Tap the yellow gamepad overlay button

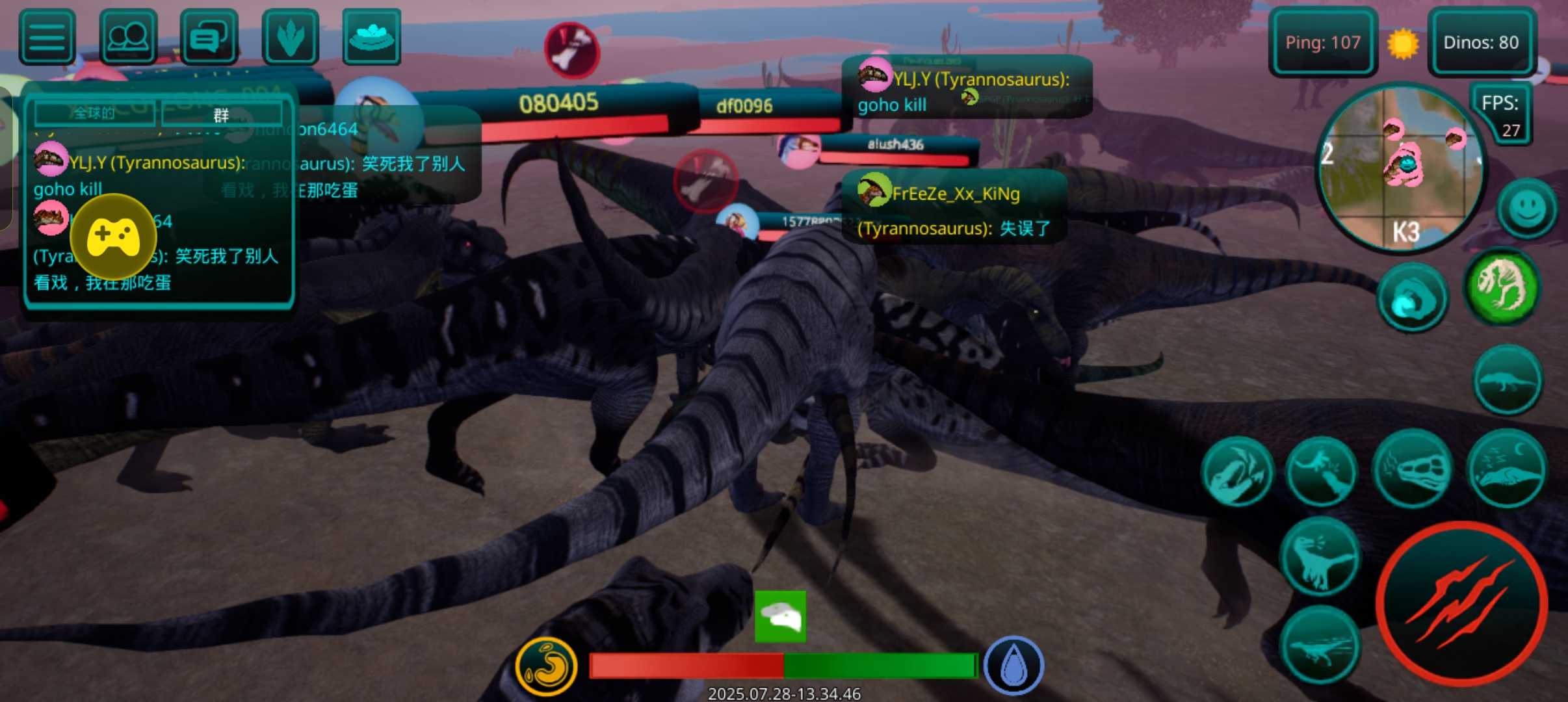[x=113, y=237]
